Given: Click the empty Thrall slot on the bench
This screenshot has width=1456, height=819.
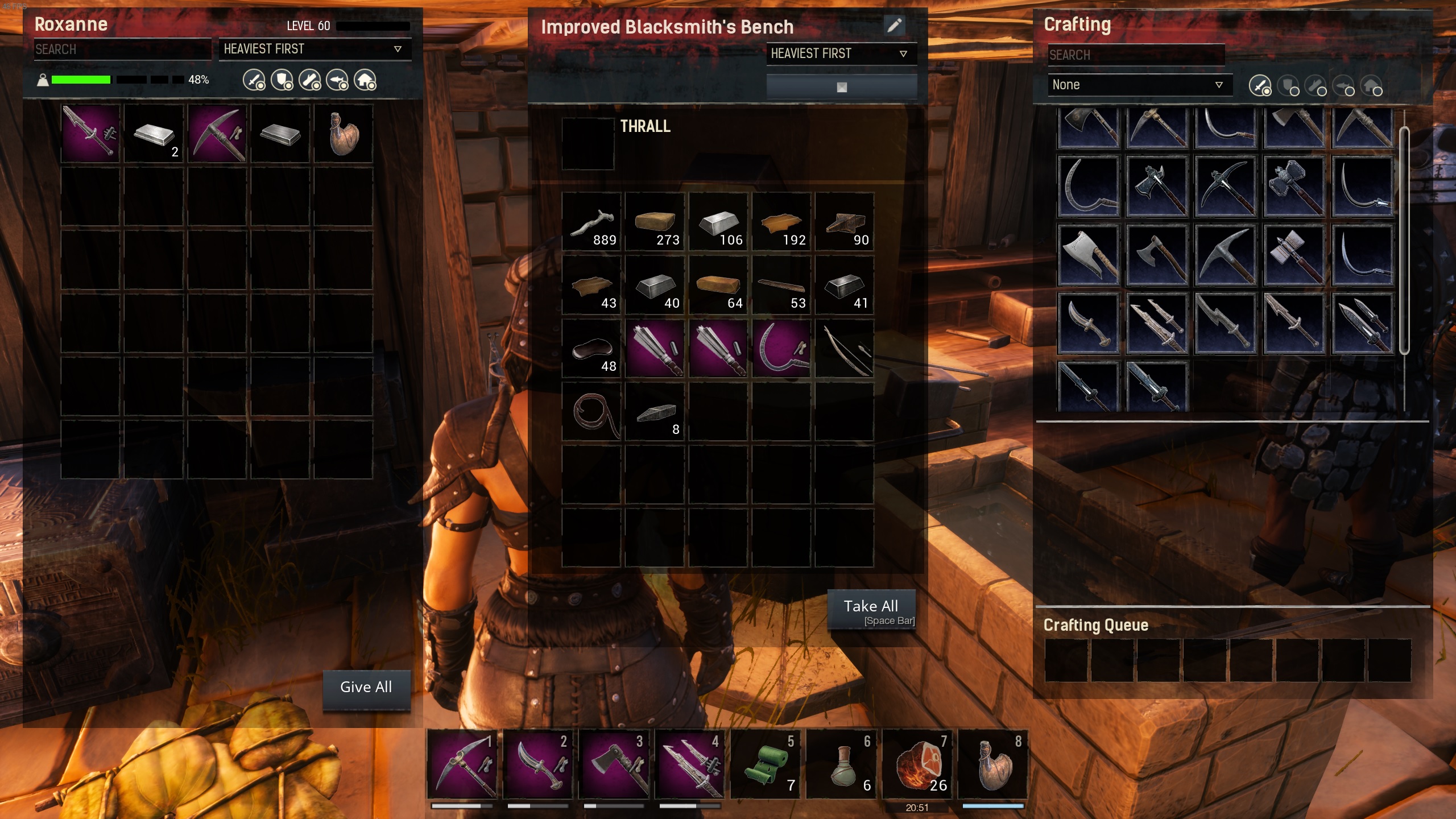Looking at the screenshot, I should (588, 143).
